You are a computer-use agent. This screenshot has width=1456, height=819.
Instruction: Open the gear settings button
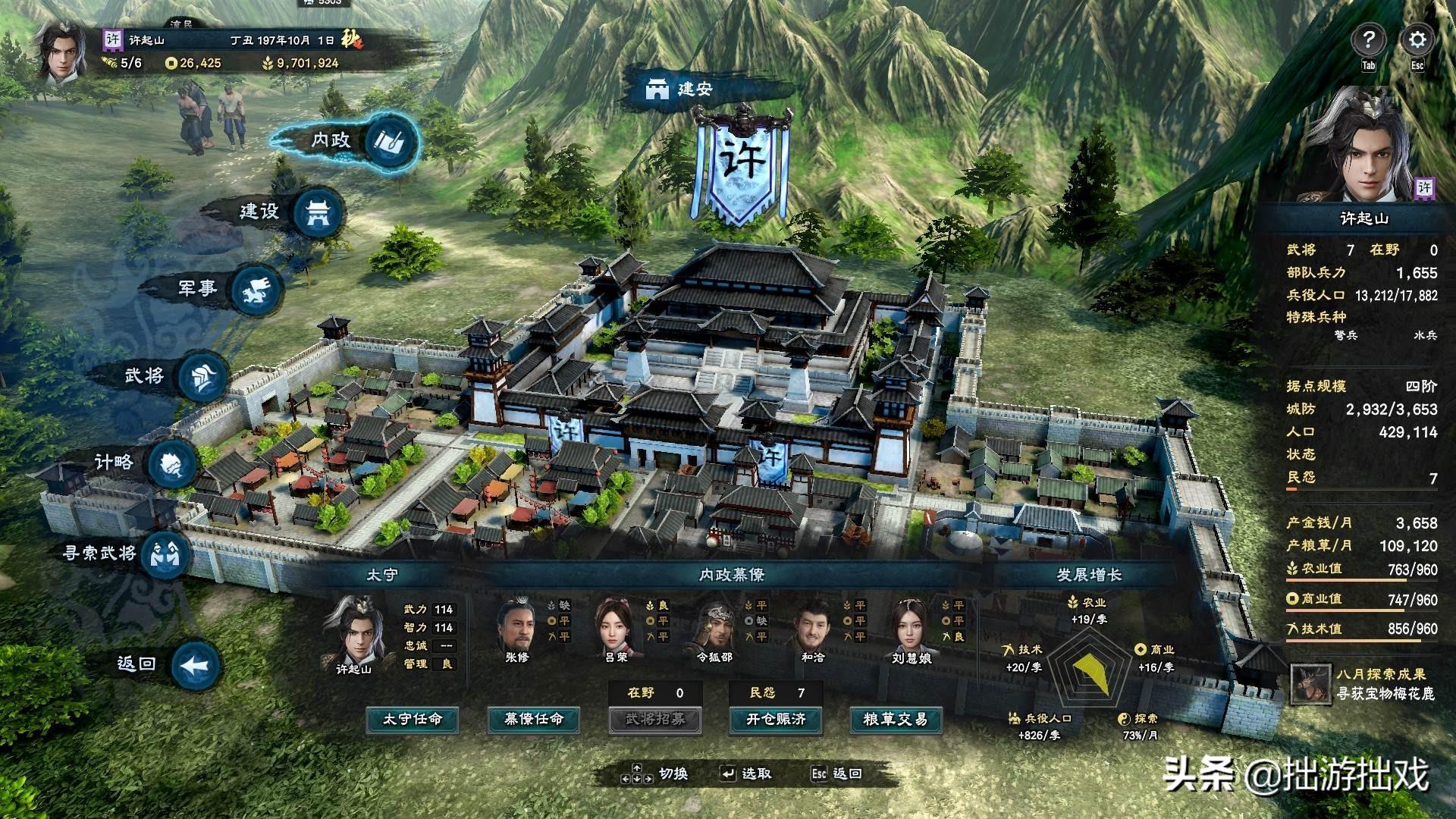coord(1417,39)
